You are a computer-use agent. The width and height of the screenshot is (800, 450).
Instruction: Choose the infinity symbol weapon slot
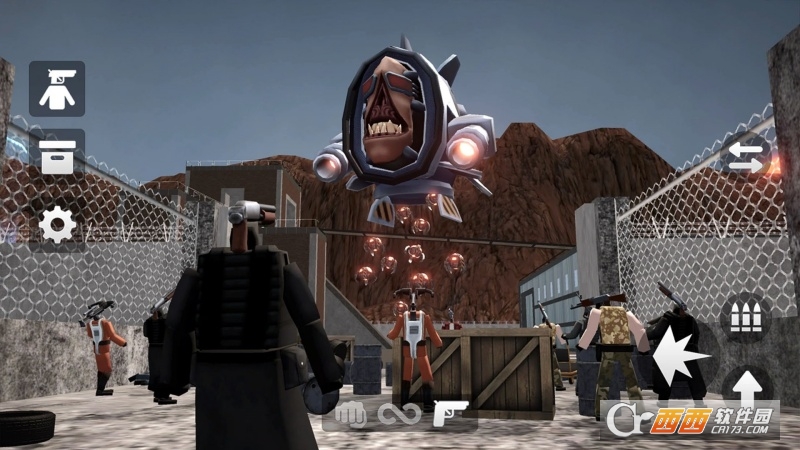pos(398,413)
